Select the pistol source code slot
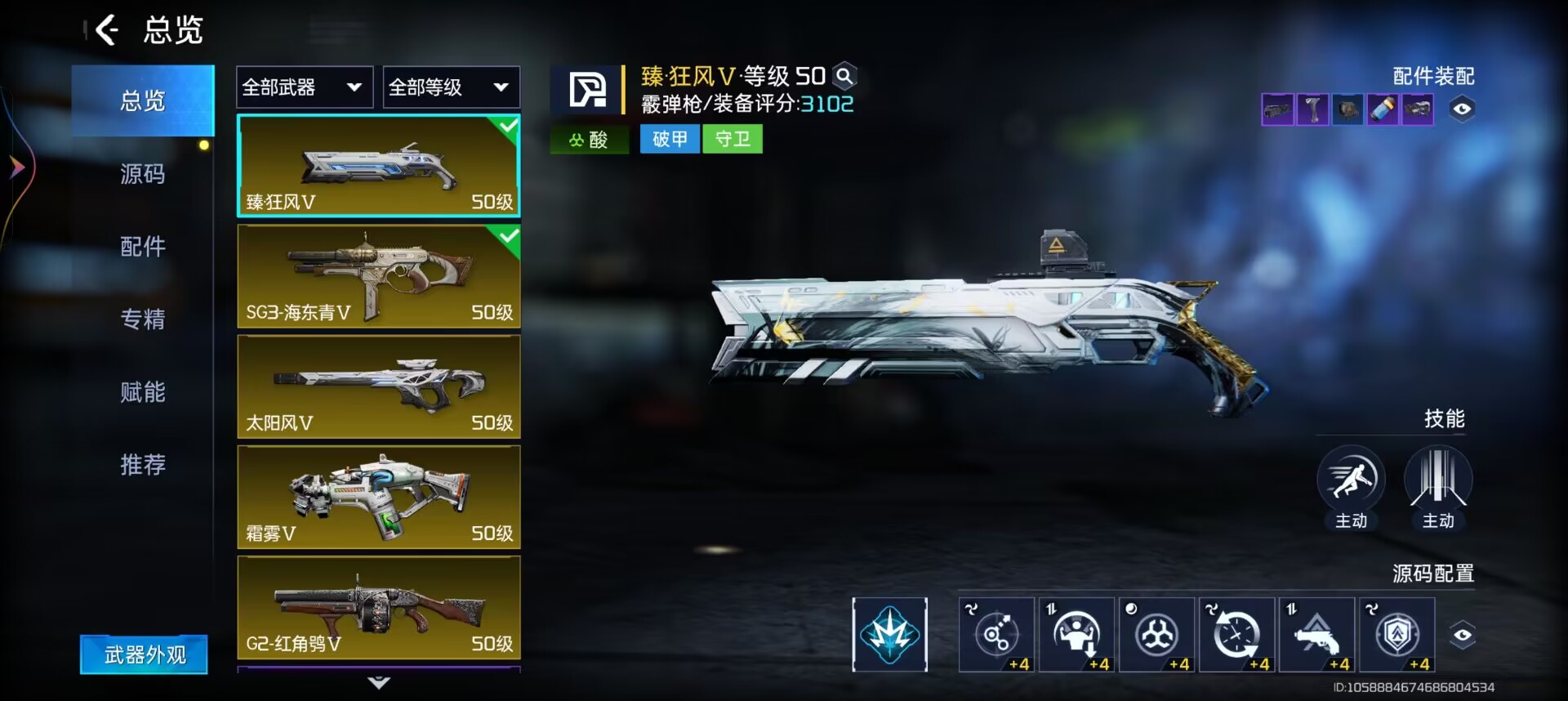This screenshot has width=1568, height=701. 1316,634
